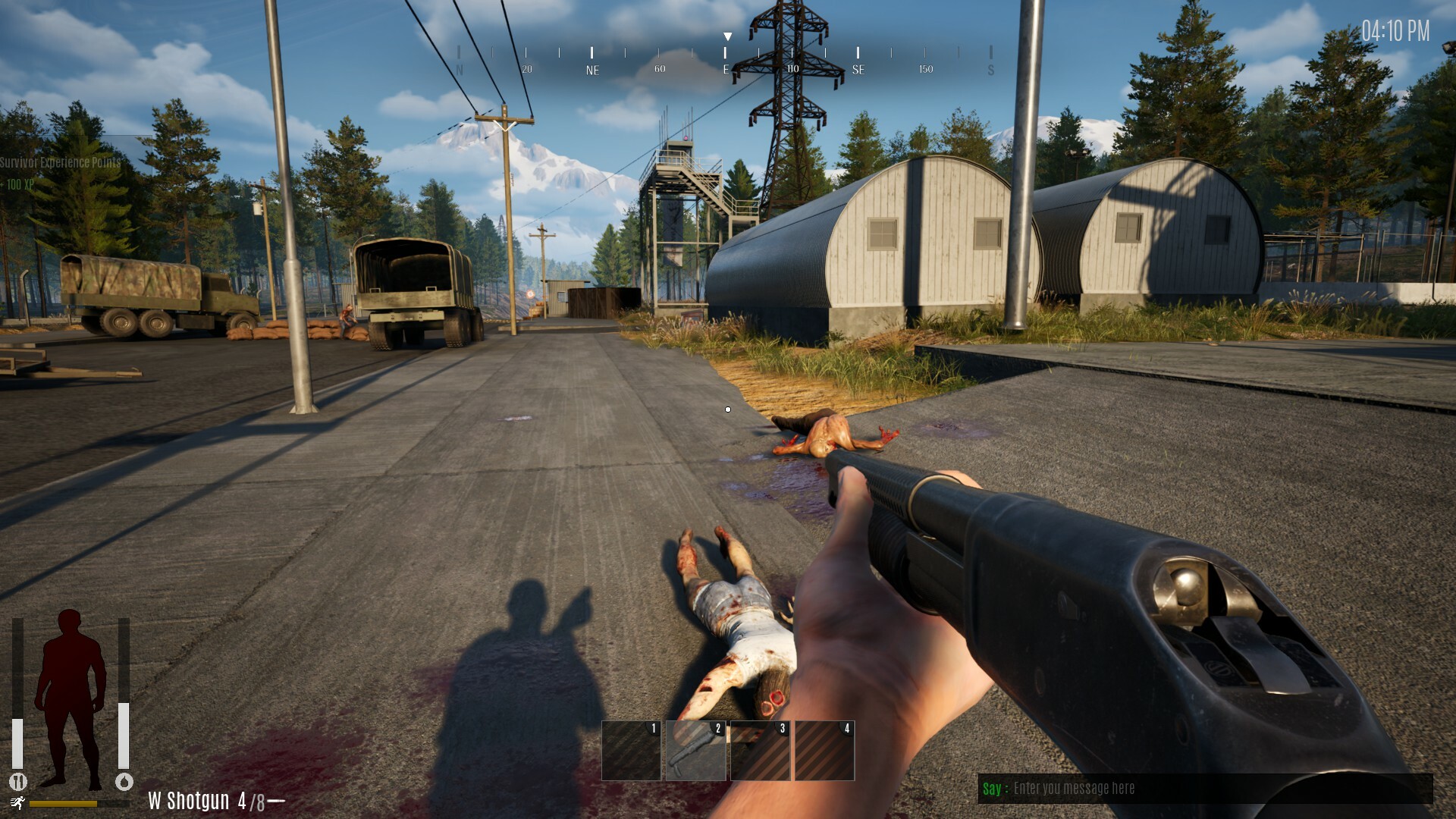This screenshot has height=819, width=1456.
Task: Pick hotbar slot 4
Action: (x=824, y=750)
